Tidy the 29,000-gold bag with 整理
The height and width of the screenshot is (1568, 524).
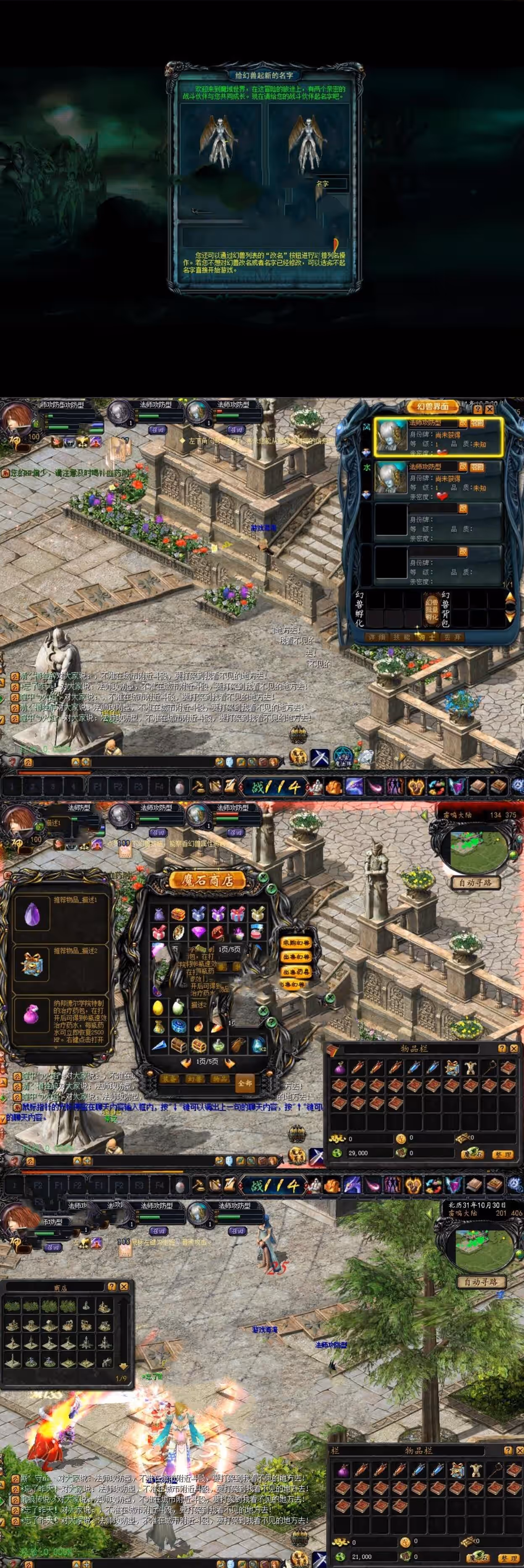503,1154
